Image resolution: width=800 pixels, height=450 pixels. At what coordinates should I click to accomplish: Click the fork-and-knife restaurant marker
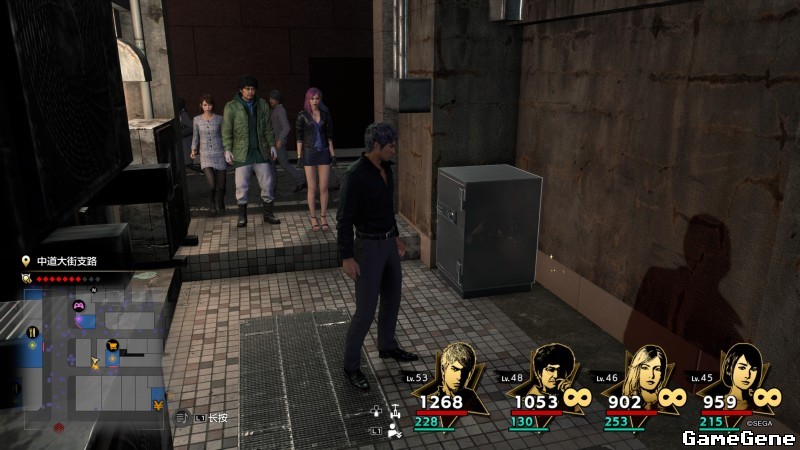(x=32, y=330)
